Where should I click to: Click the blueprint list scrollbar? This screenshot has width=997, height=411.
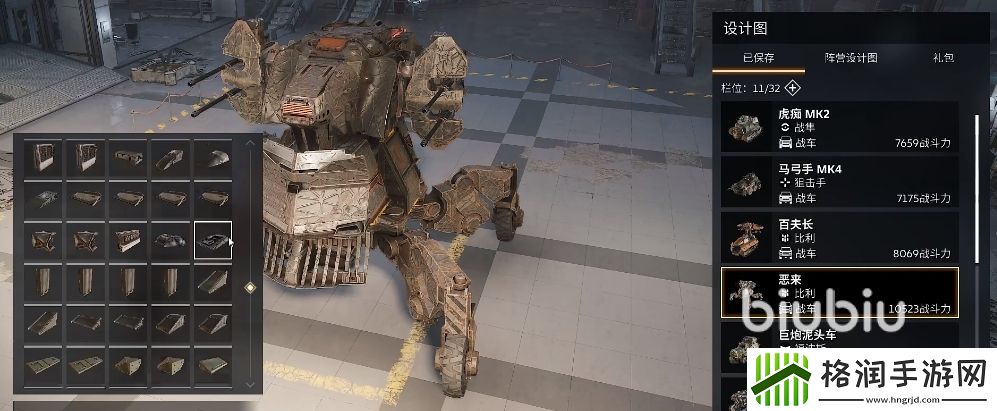pos(975,180)
